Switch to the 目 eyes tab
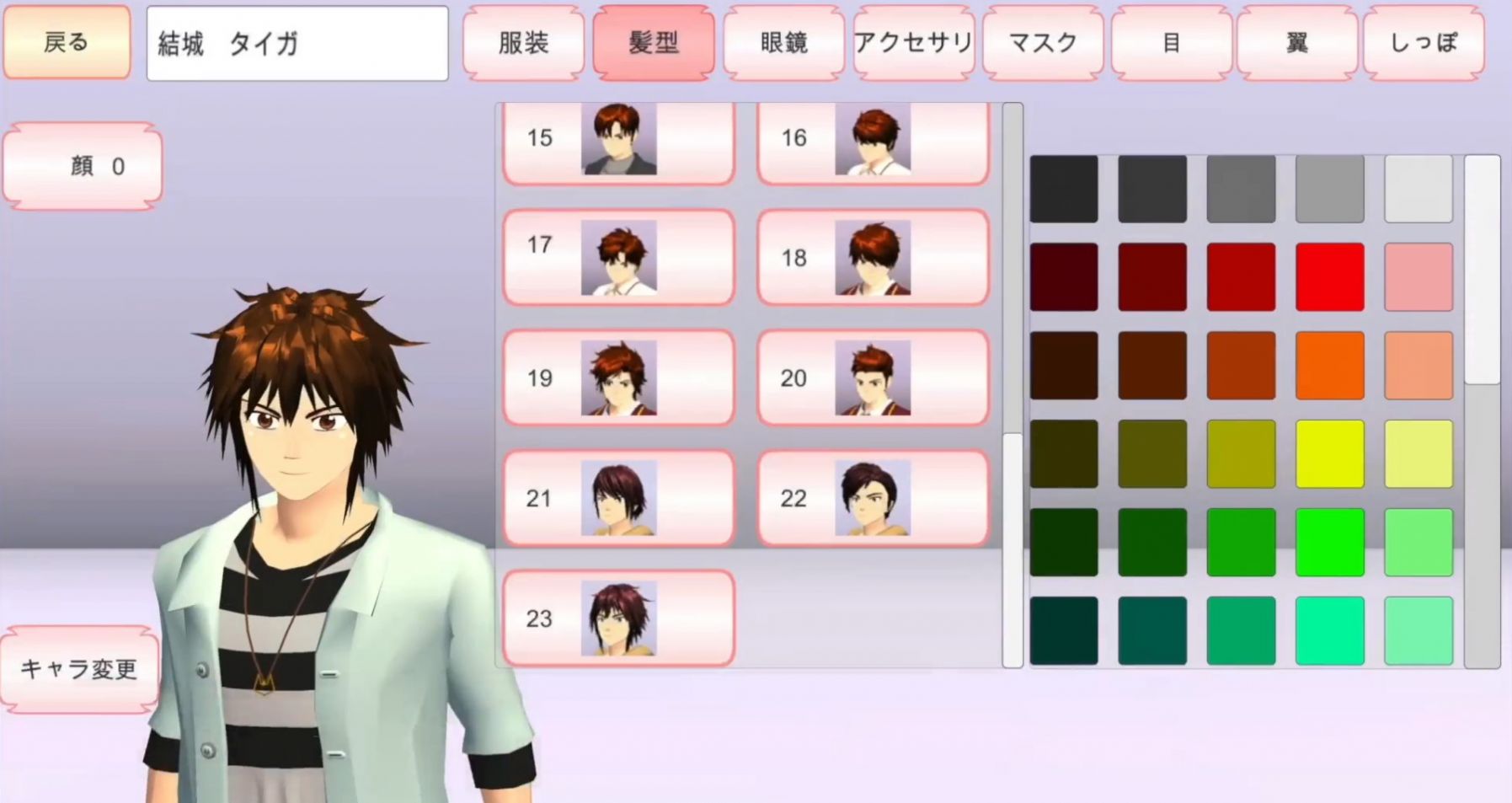The height and width of the screenshot is (803, 1512). (x=1169, y=43)
